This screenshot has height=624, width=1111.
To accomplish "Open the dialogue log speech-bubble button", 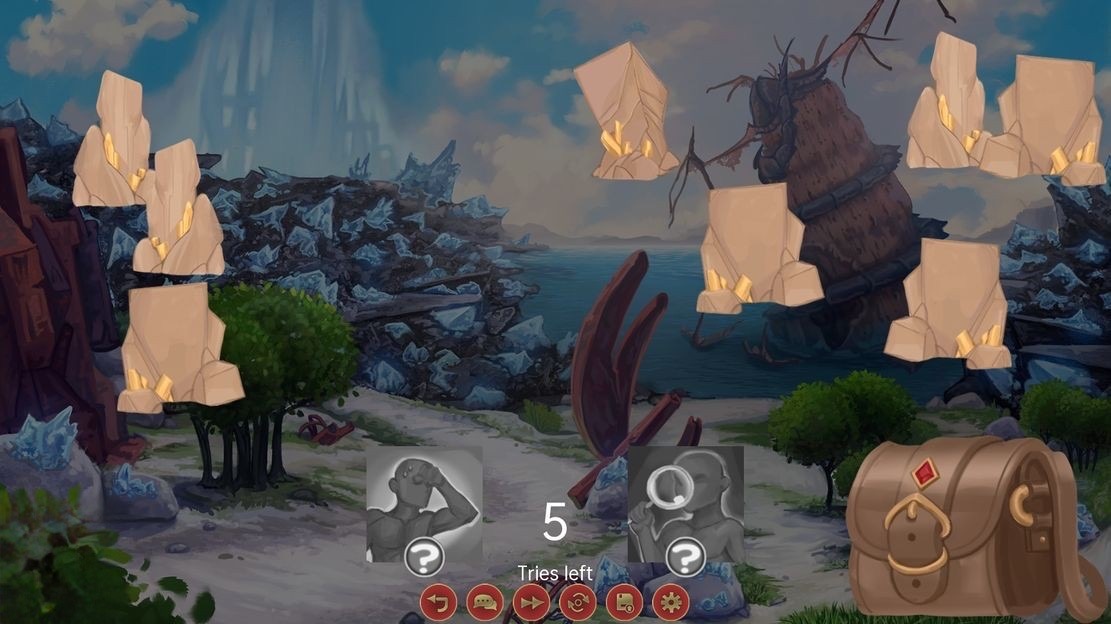I will point(484,603).
